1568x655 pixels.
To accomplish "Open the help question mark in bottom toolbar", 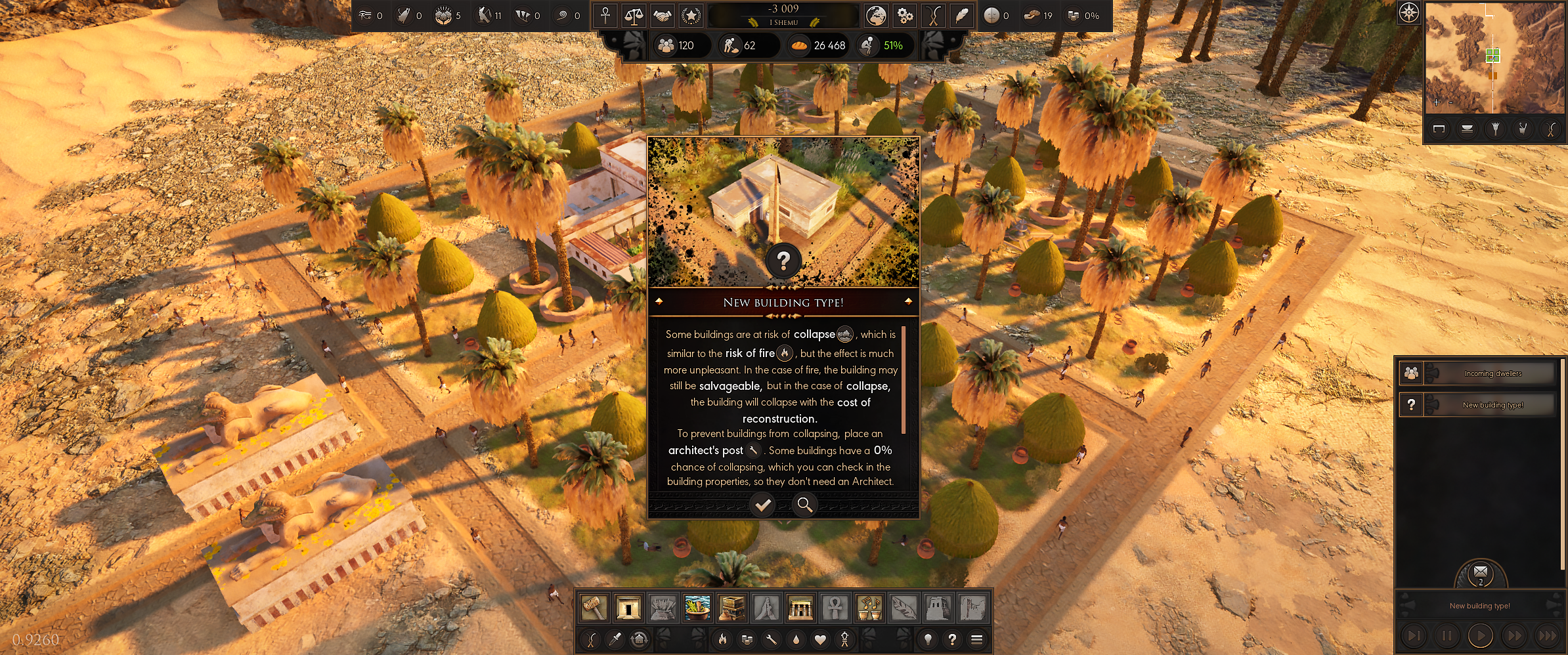I will pos(952,639).
